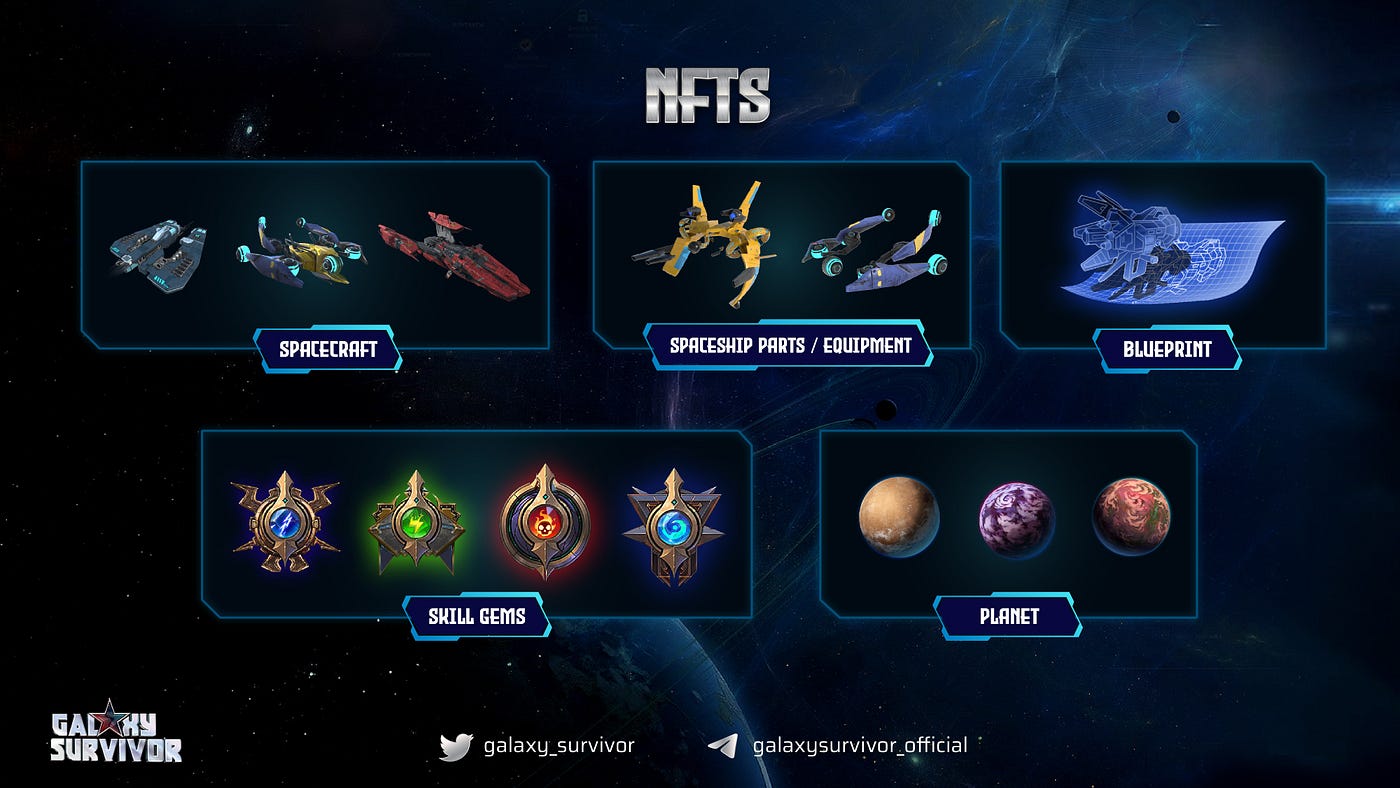The image size is (1400, 788).
Task: Choose the blue swirl triangular skill gem
Action: pyautogui.click(x=672, y=525)
